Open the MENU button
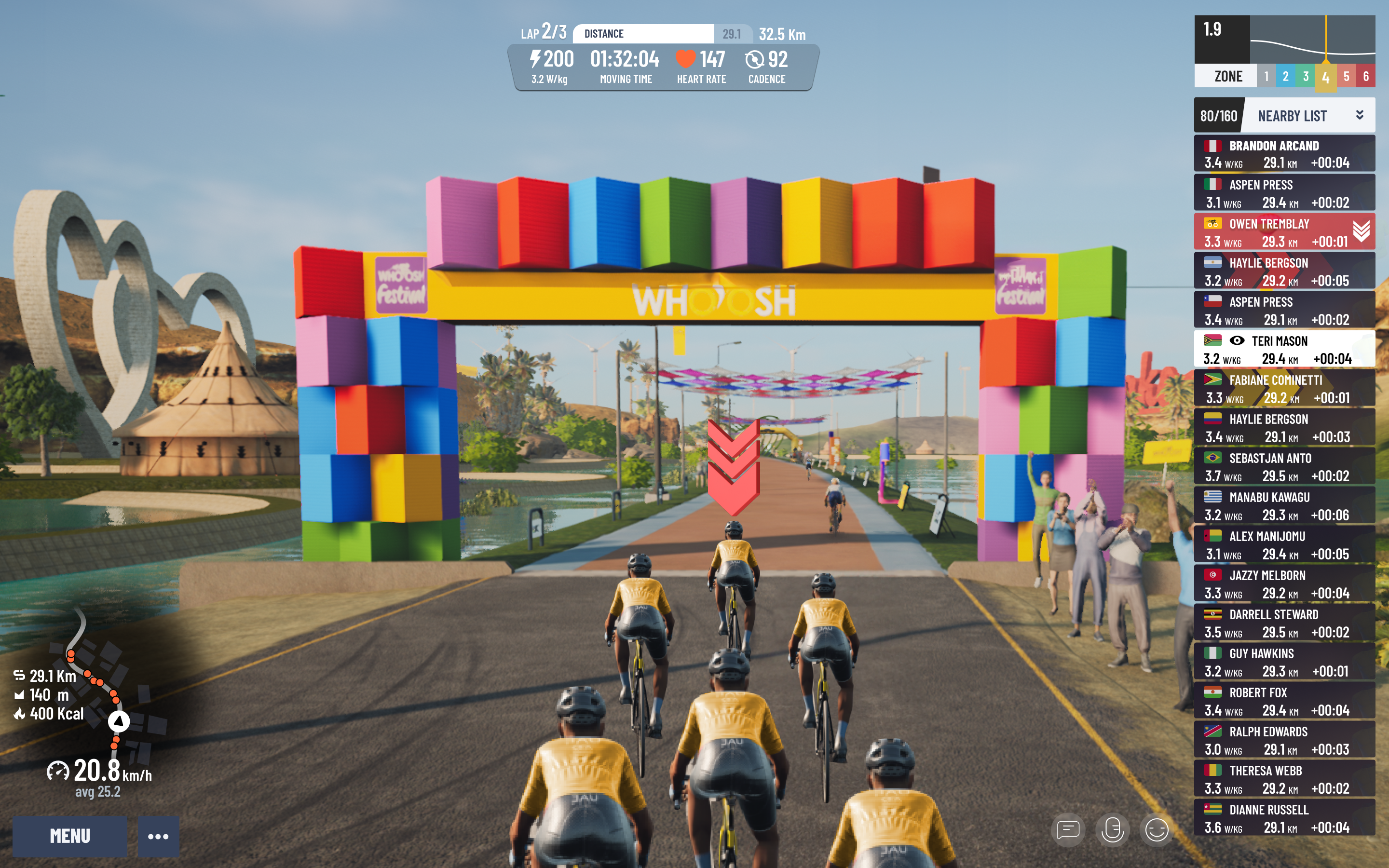 tap(69, 836)
